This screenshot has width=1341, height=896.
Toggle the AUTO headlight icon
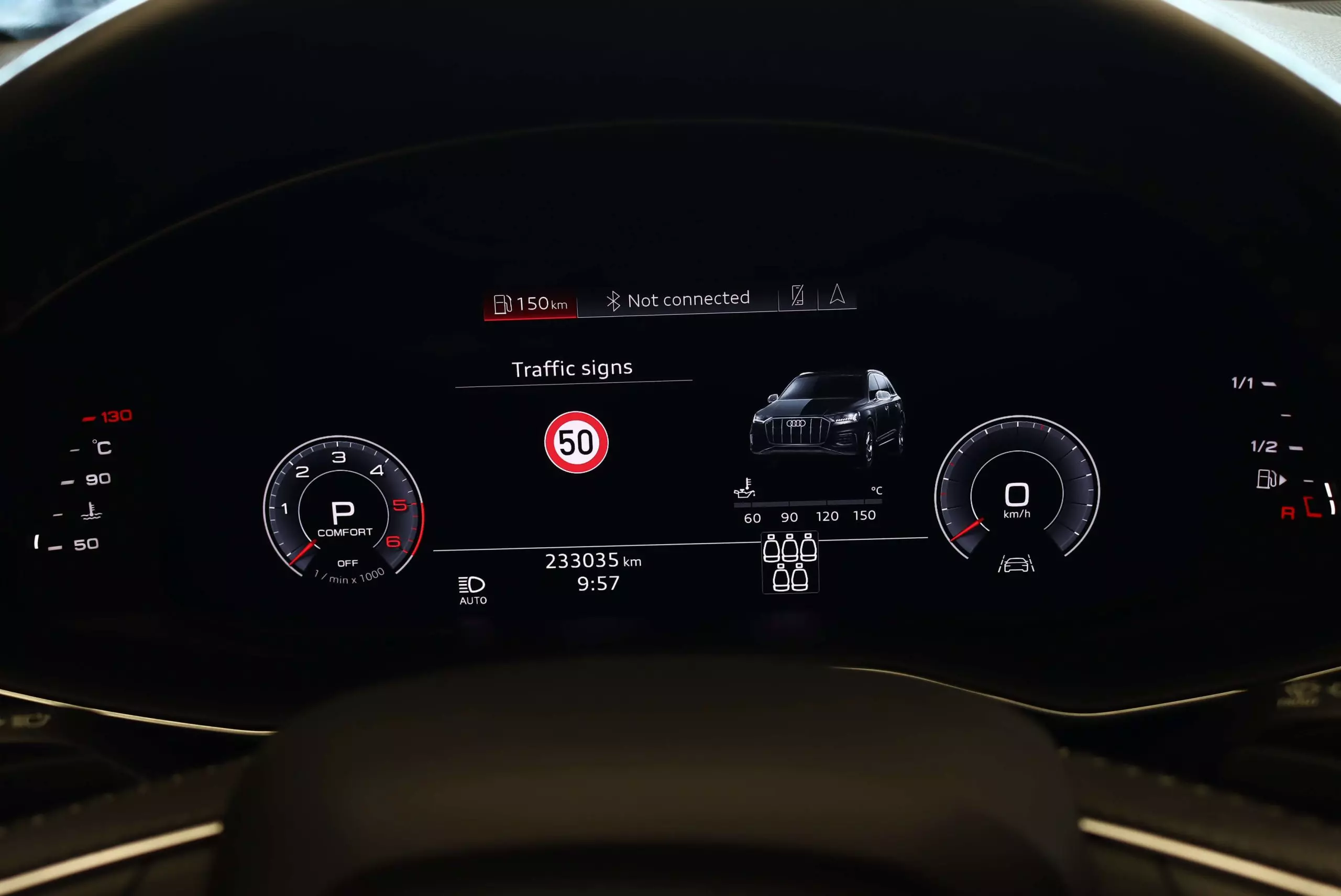pos(472,590)
